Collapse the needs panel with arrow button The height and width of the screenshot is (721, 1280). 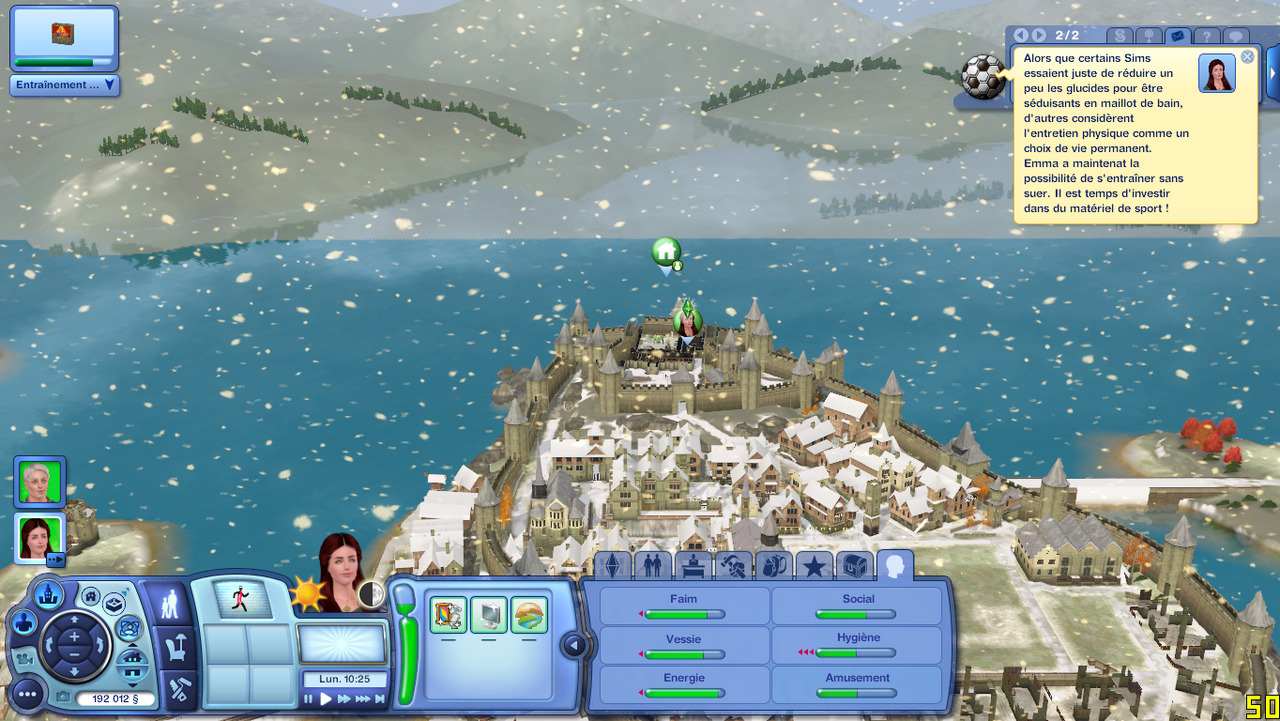click(573, 645)
